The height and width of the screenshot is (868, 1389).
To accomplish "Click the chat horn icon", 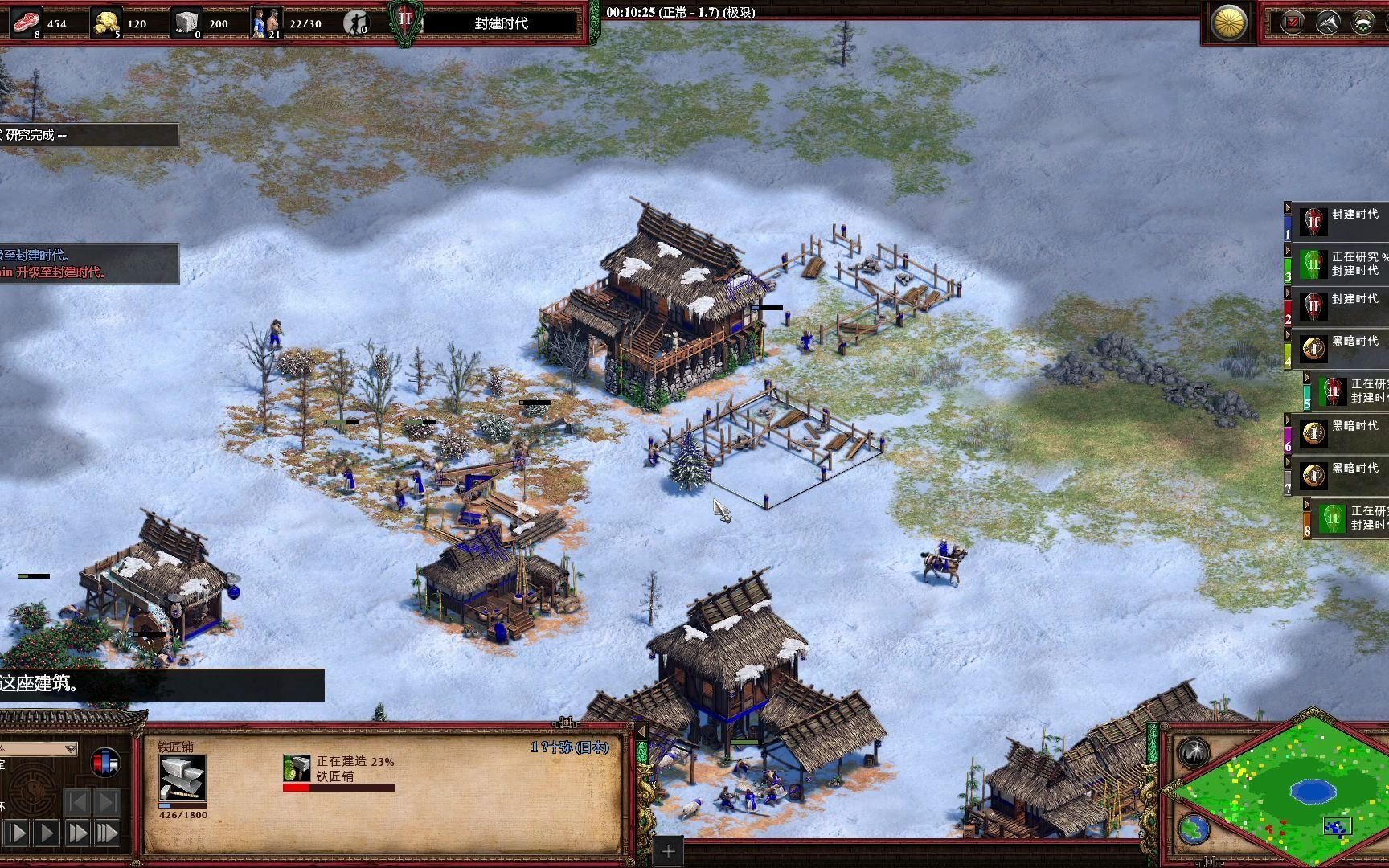I will 1328,23.
